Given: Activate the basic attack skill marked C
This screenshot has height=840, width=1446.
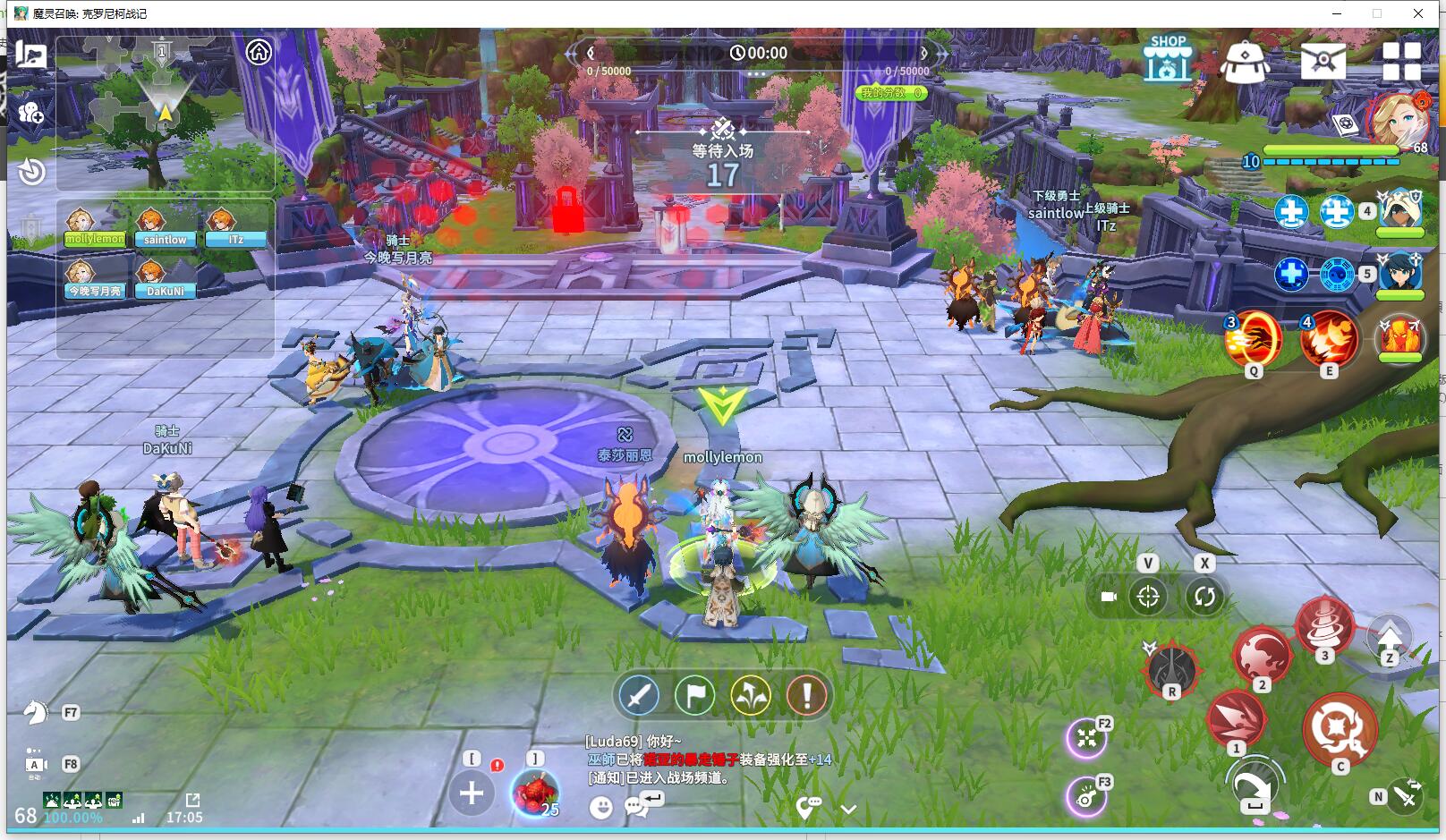Looking at the screenshot, I should pyautogui.click(x=1339, y=728).
